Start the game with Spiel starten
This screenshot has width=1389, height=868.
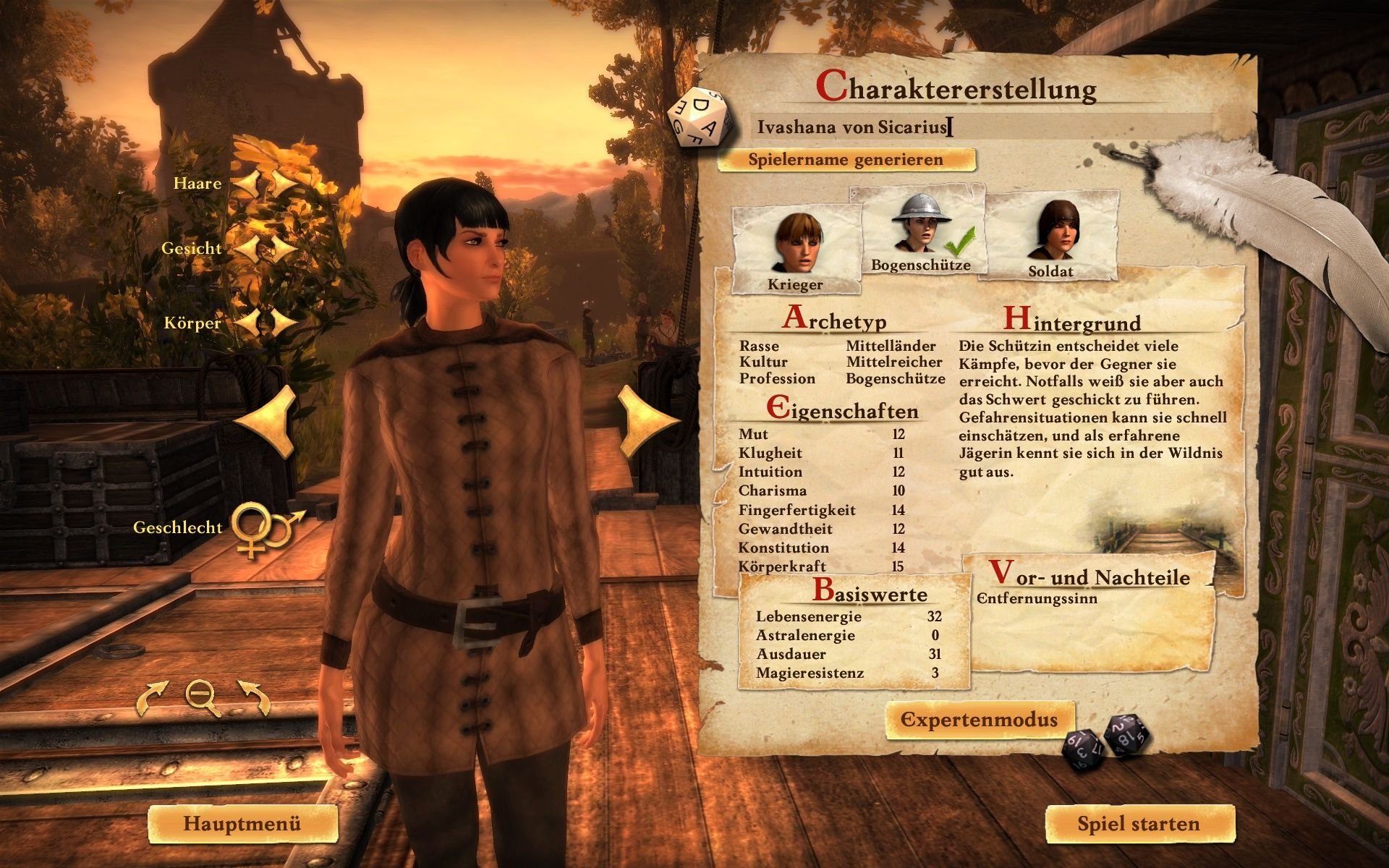pyautogui.click(x=1139, y=824)
